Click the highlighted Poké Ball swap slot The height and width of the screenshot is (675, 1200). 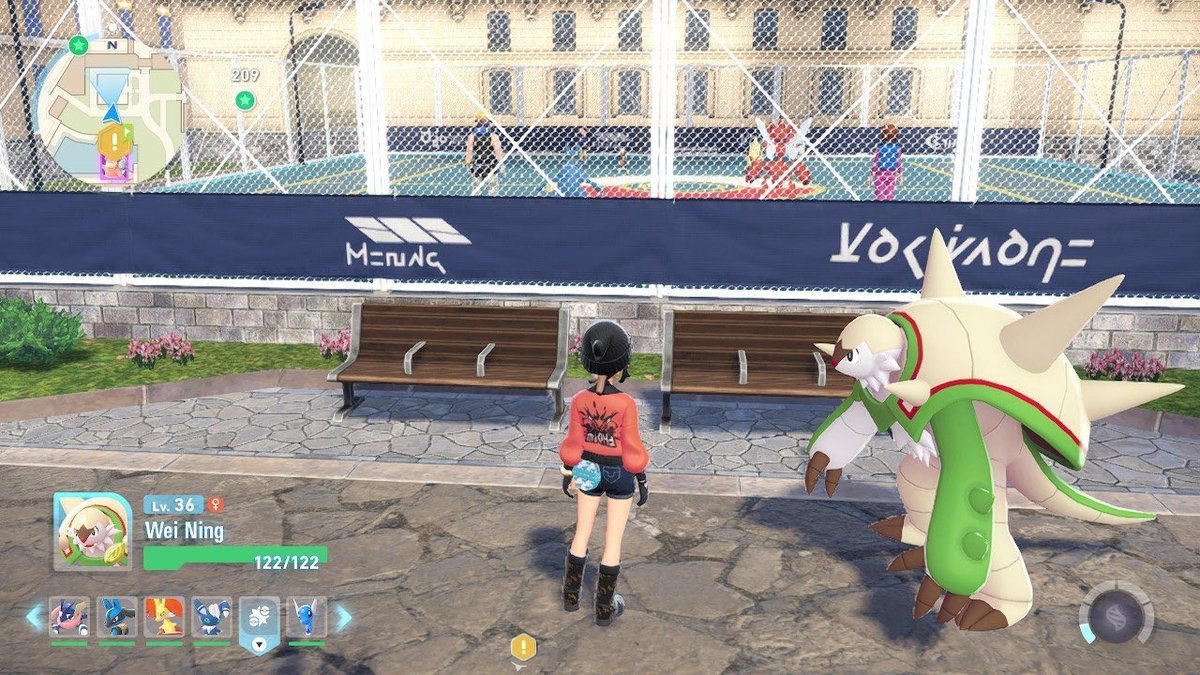coord(259,619)
